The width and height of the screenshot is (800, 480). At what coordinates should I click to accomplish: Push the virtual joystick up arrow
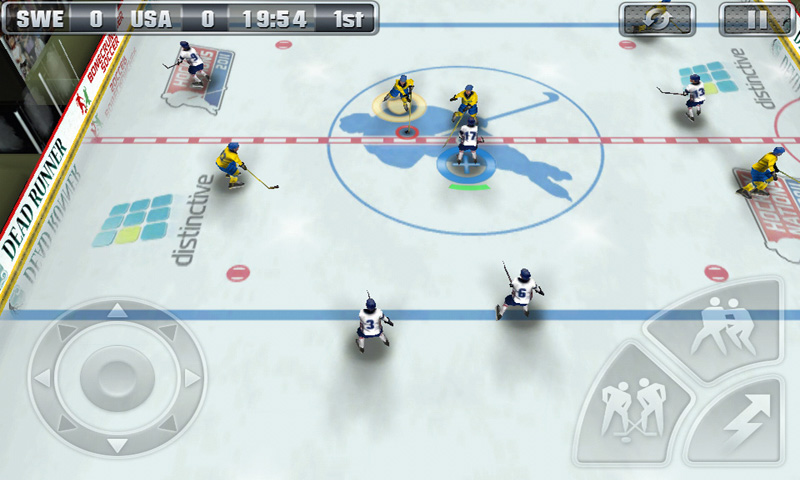[x=117, y=311]
